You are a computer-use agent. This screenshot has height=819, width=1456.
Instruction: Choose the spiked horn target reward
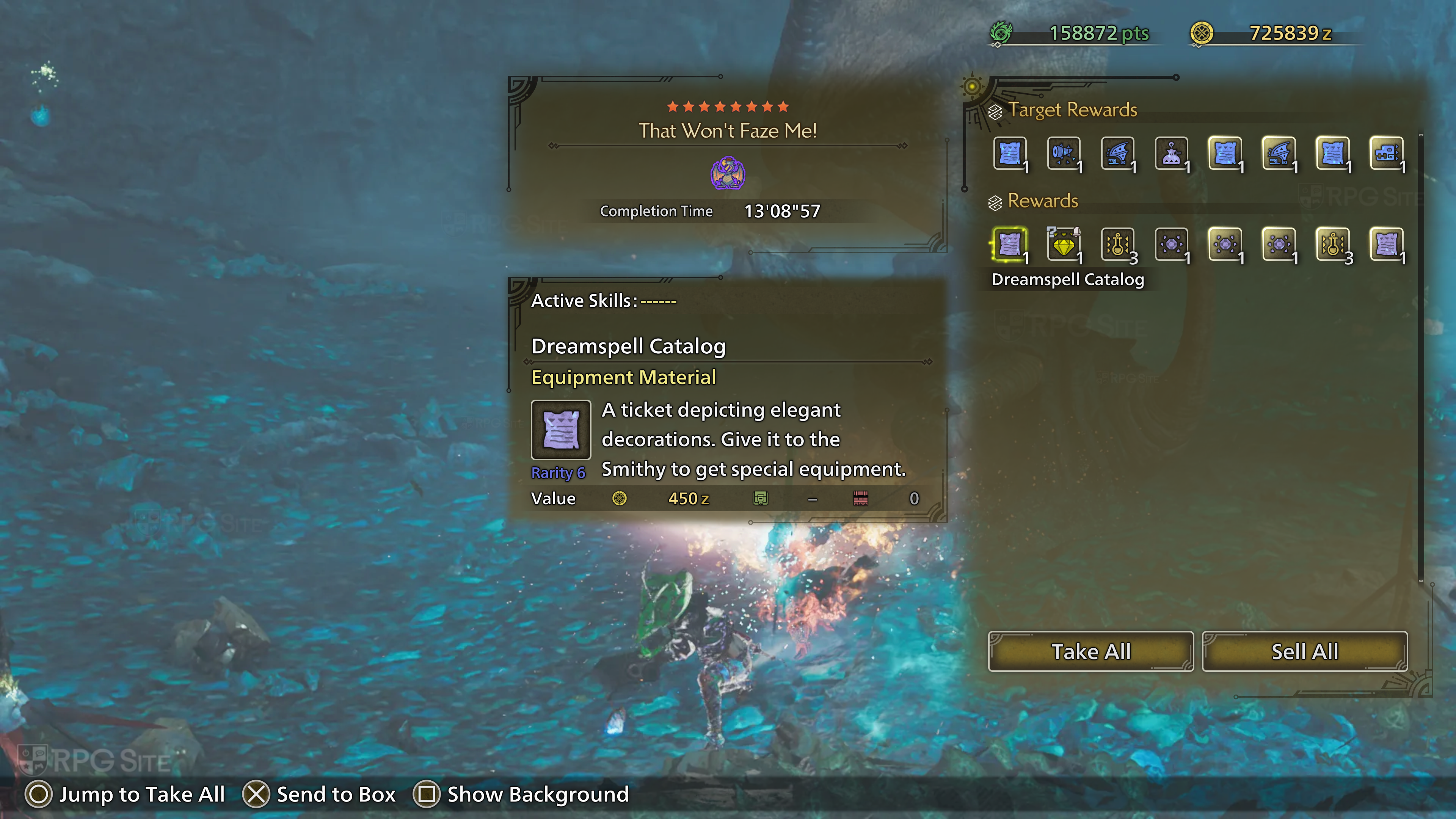(1063, 153)
